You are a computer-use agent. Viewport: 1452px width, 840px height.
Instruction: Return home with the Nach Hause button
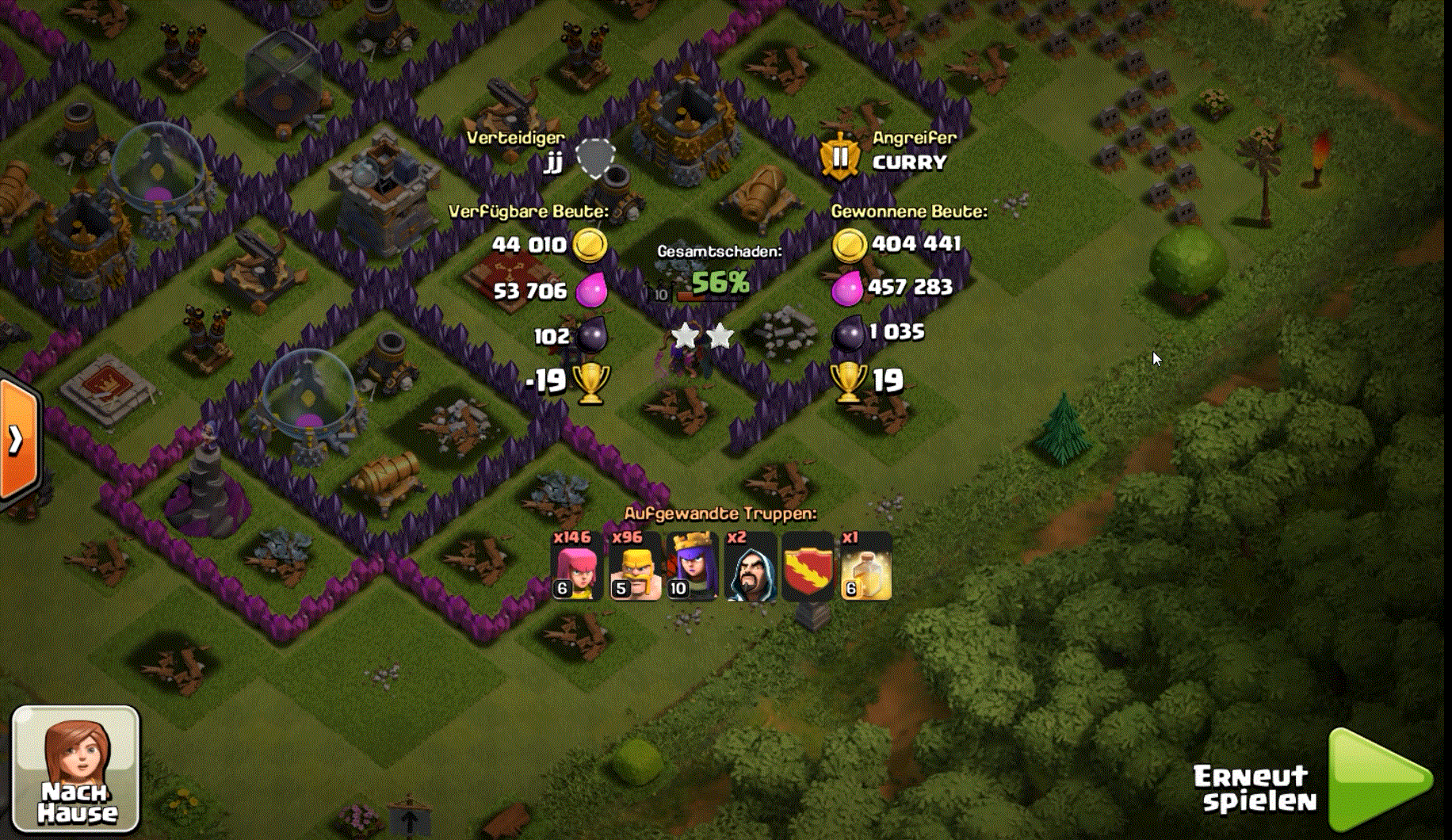[x=76, y=767]
